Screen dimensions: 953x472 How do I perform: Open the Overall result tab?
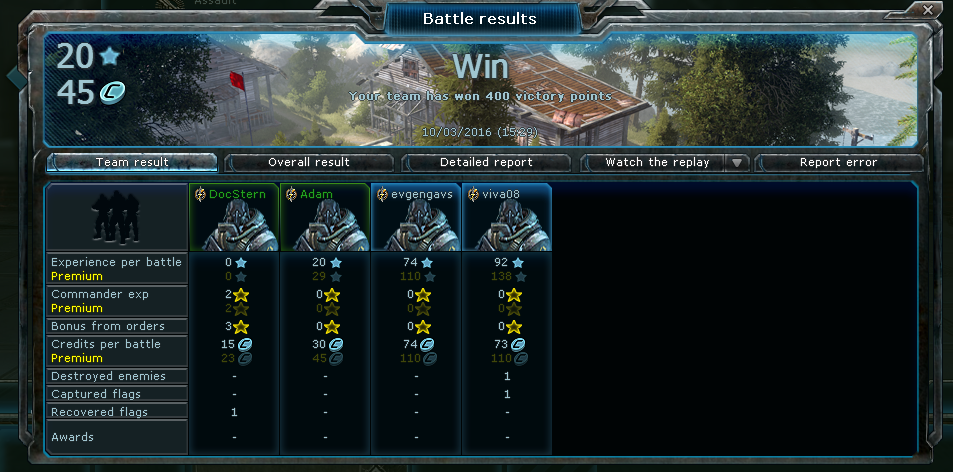(309, 162)
